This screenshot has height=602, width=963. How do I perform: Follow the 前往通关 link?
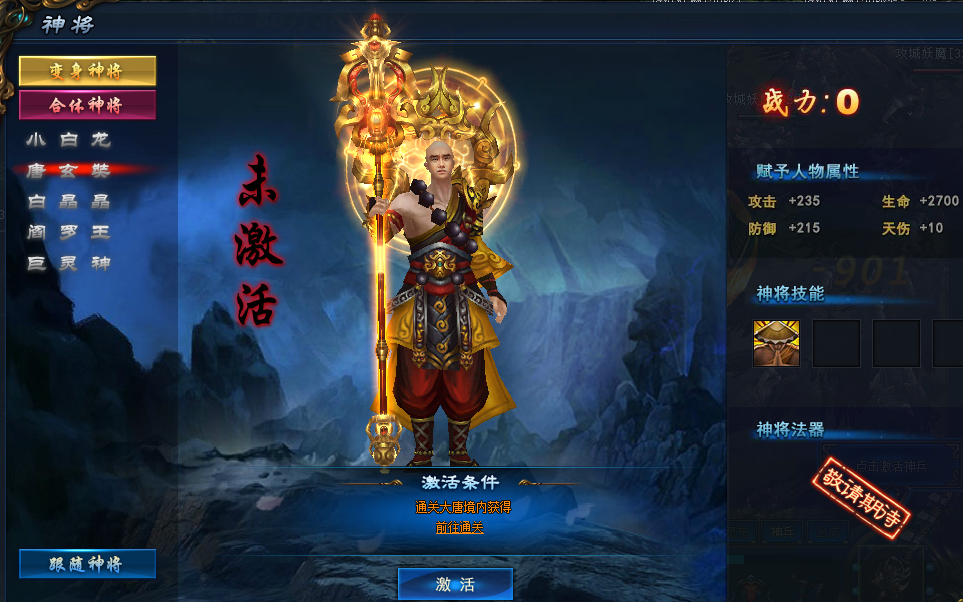coord(460,527)
